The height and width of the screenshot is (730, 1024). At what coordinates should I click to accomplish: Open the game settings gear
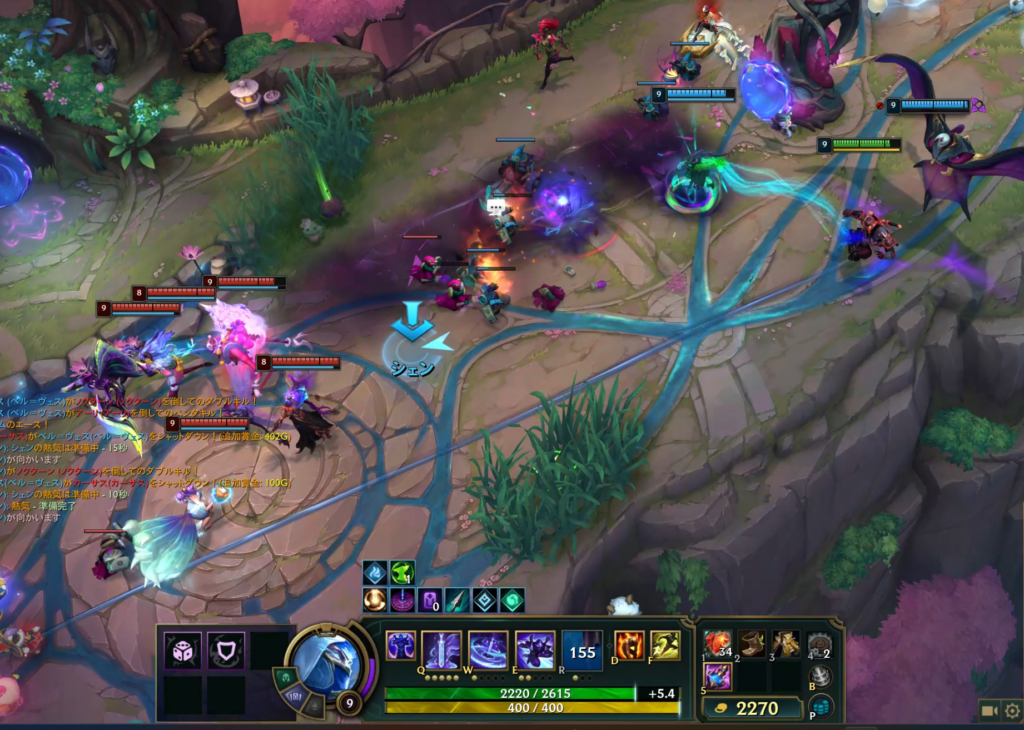pyautogui.click(x=1012, y=710)
